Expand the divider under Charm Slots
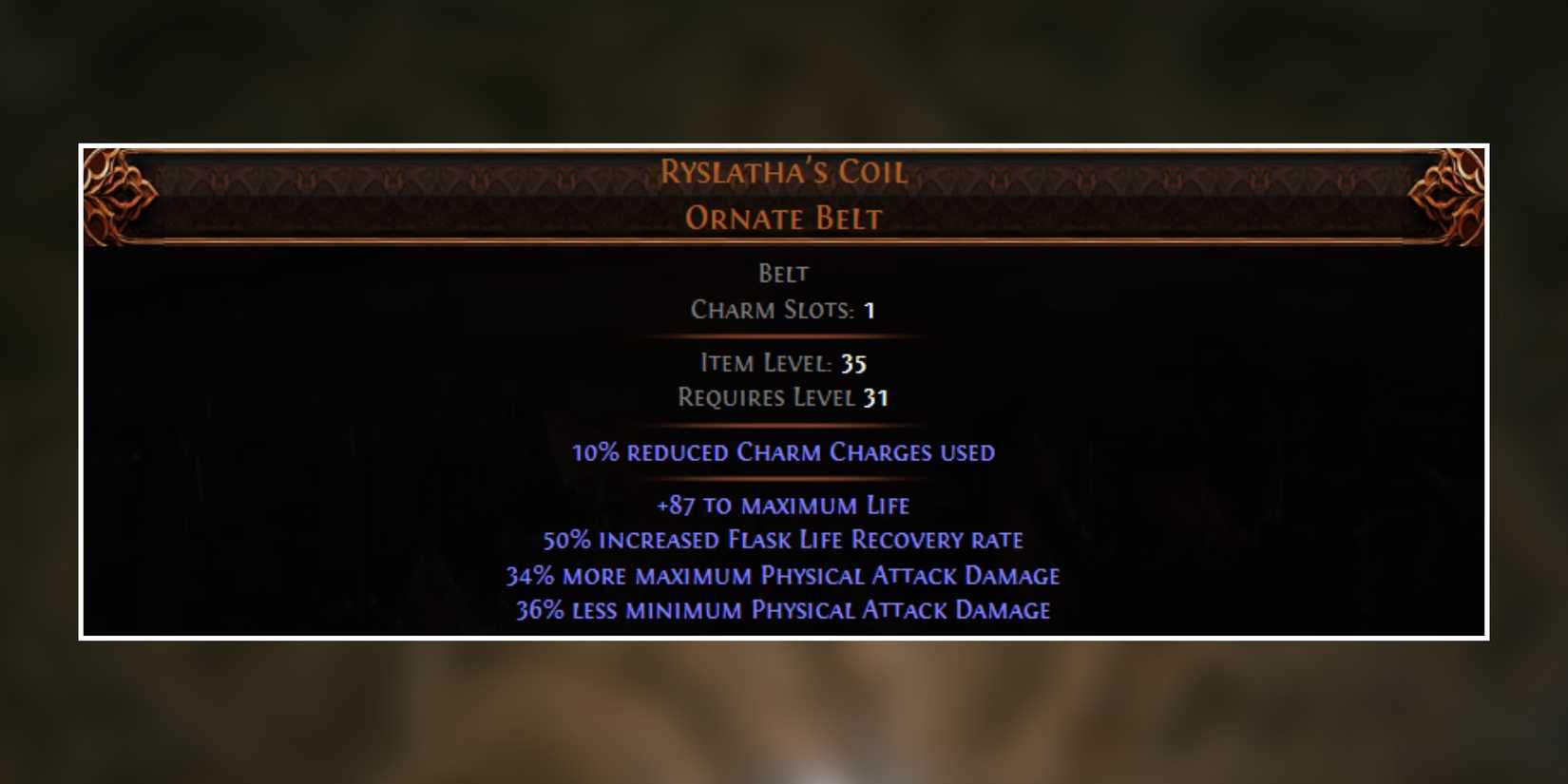Viewport: 1568px width, 784px height. coord(782,335)
